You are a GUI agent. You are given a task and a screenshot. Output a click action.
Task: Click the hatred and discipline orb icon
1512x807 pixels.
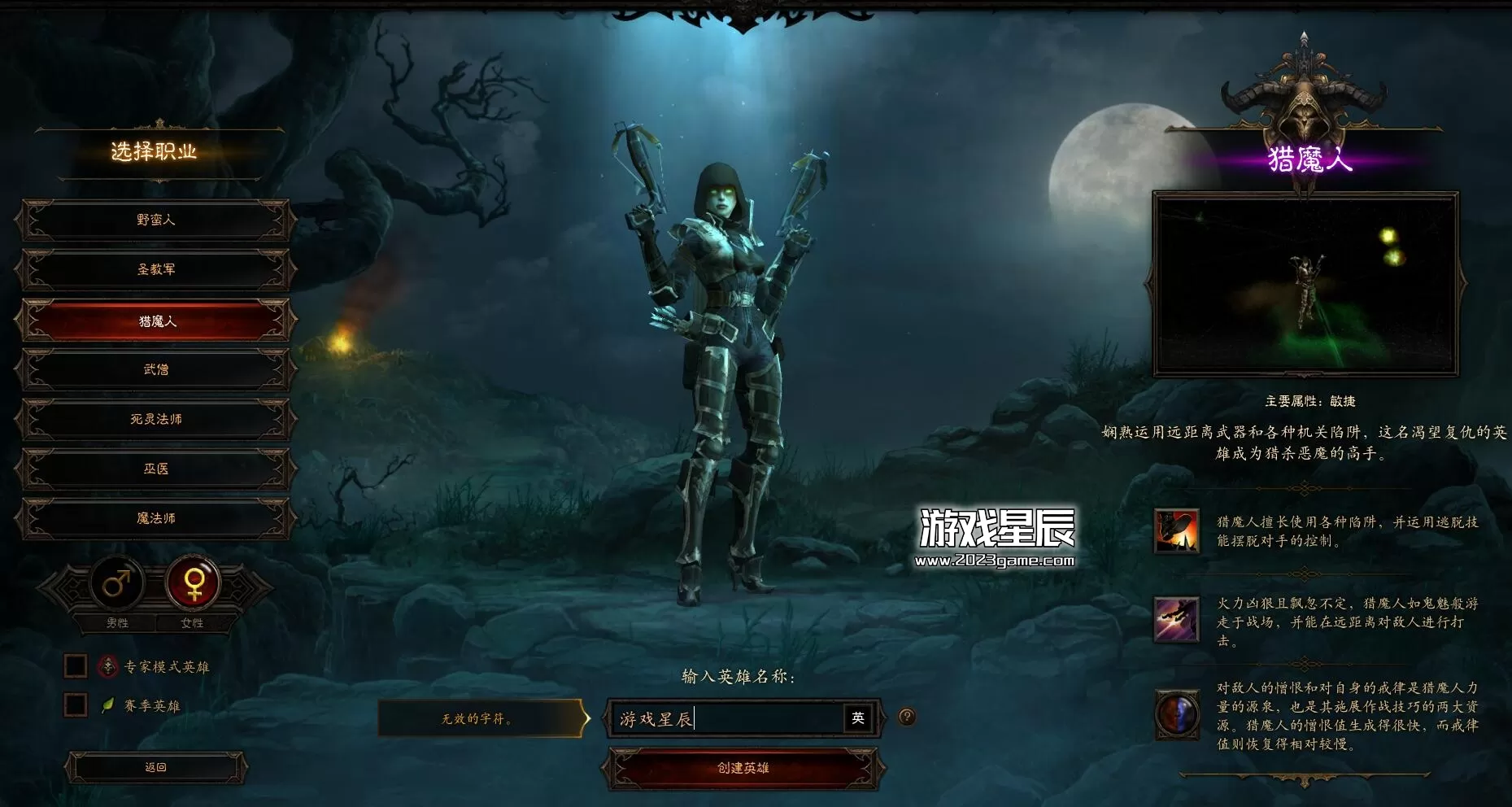click(x=1176, y=714)
